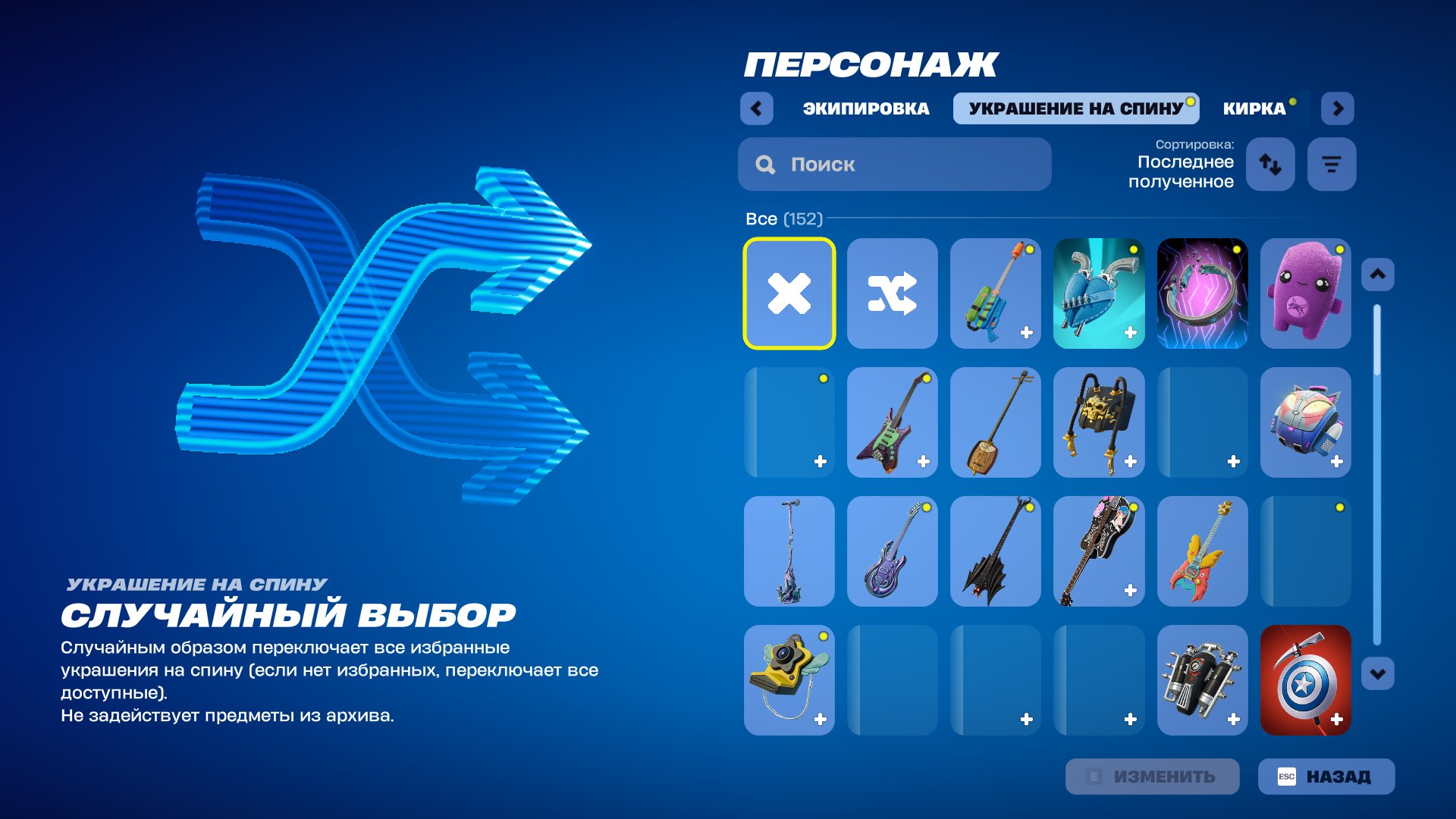Image resolution: width=1456 pixels, height=819 pixels.
Task: Choose the pink plush toy back bling
Action: click(1305, 293)
